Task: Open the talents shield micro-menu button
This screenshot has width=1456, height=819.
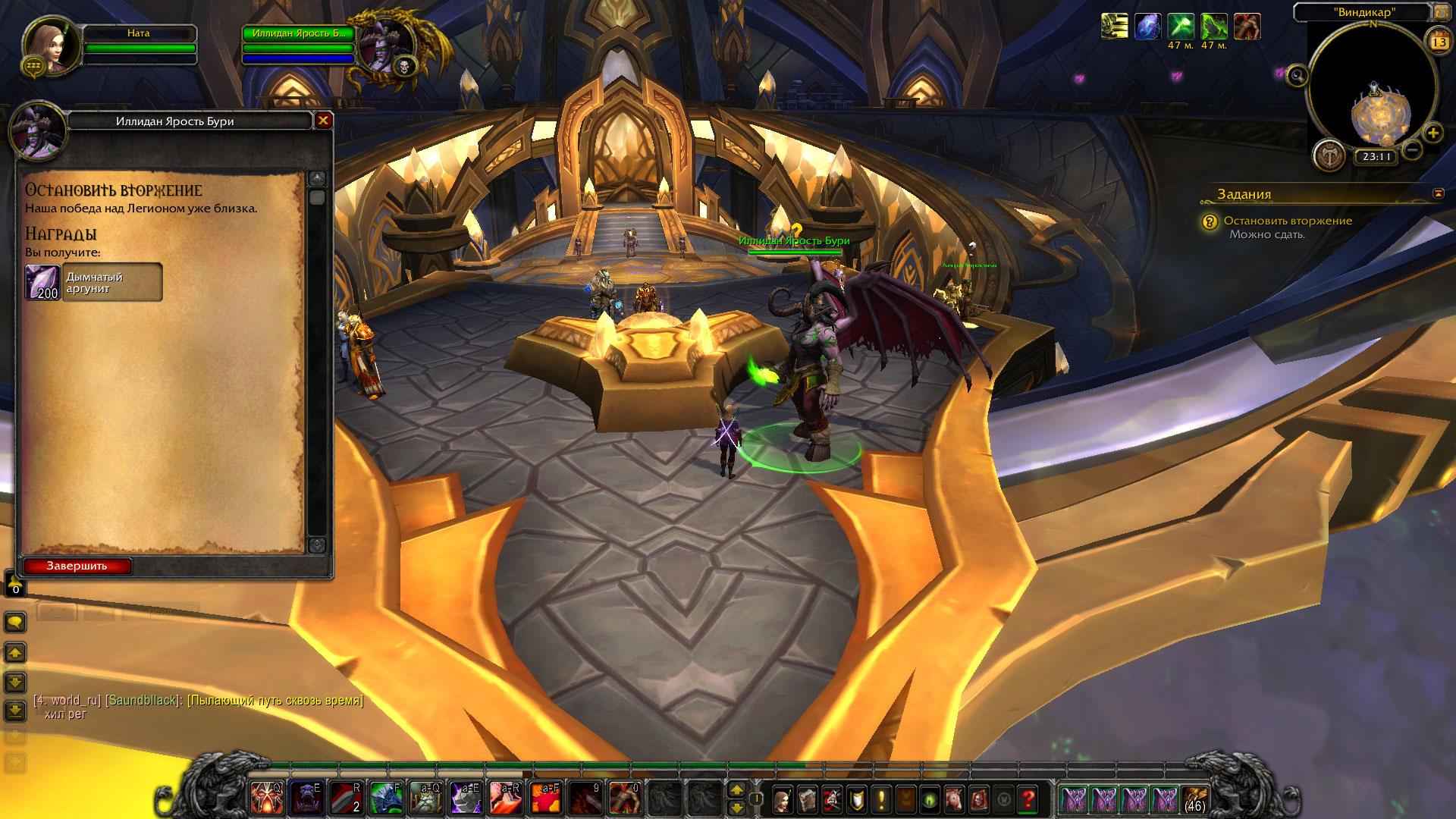Action: 856,800
